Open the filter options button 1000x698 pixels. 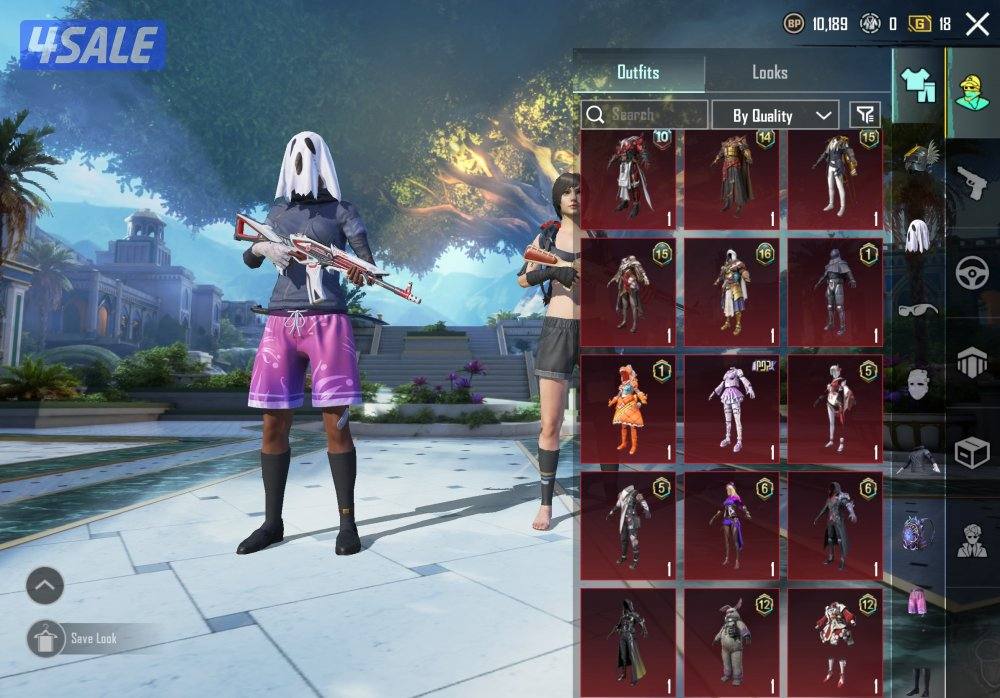865,115
